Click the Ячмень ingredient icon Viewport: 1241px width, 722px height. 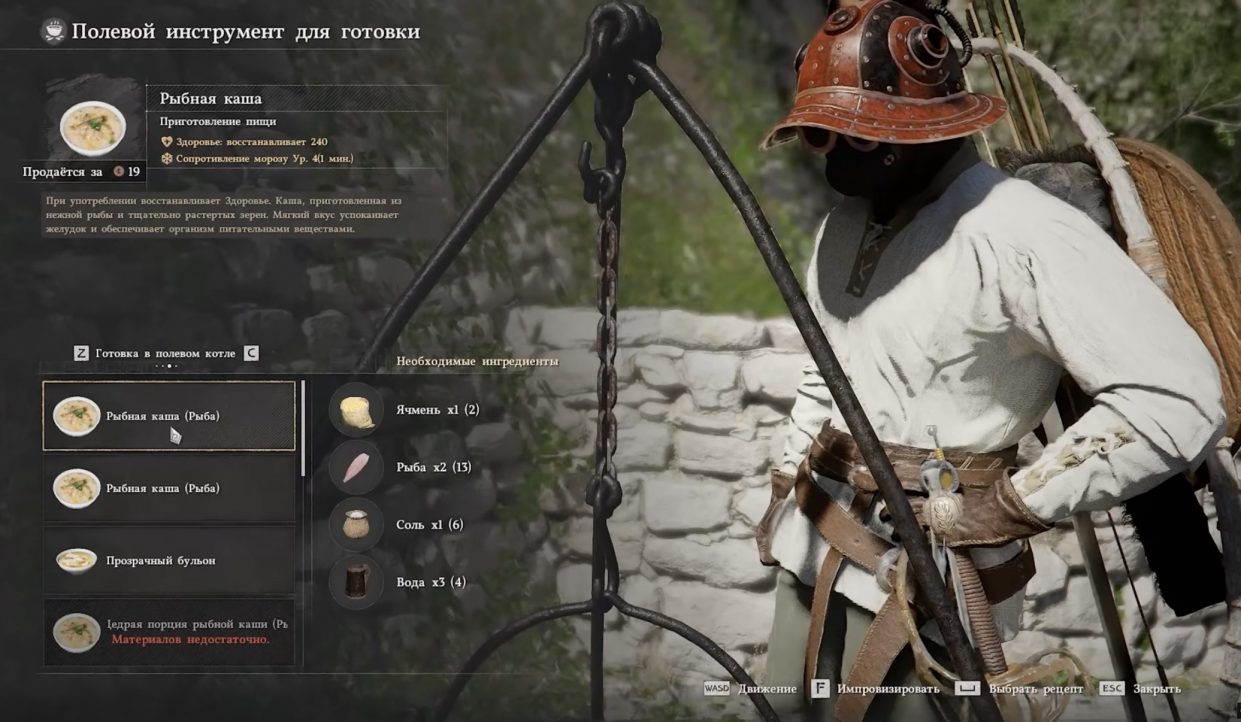click(356, 410)
